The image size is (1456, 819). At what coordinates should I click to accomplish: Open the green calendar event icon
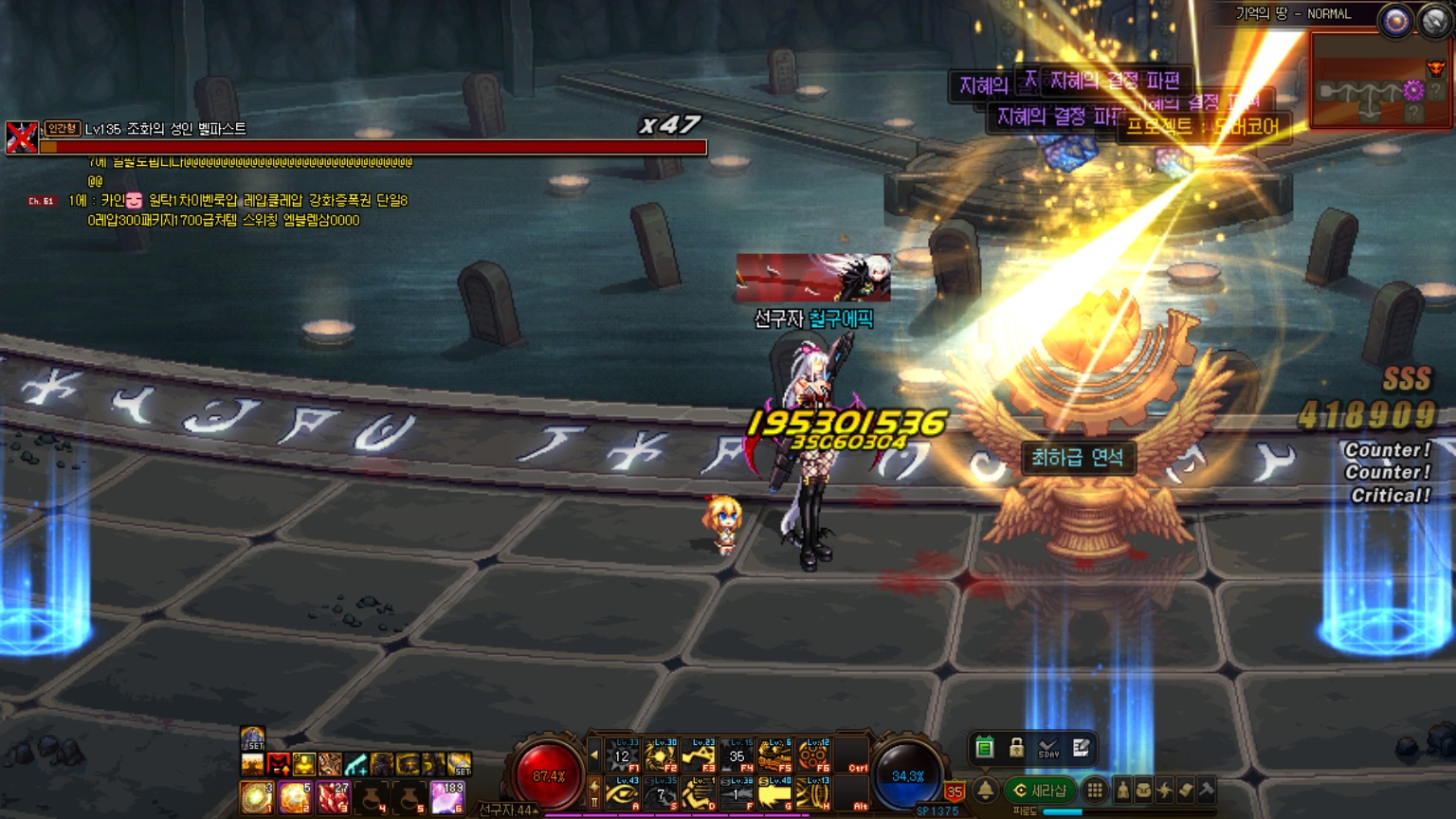pos(984,749)
